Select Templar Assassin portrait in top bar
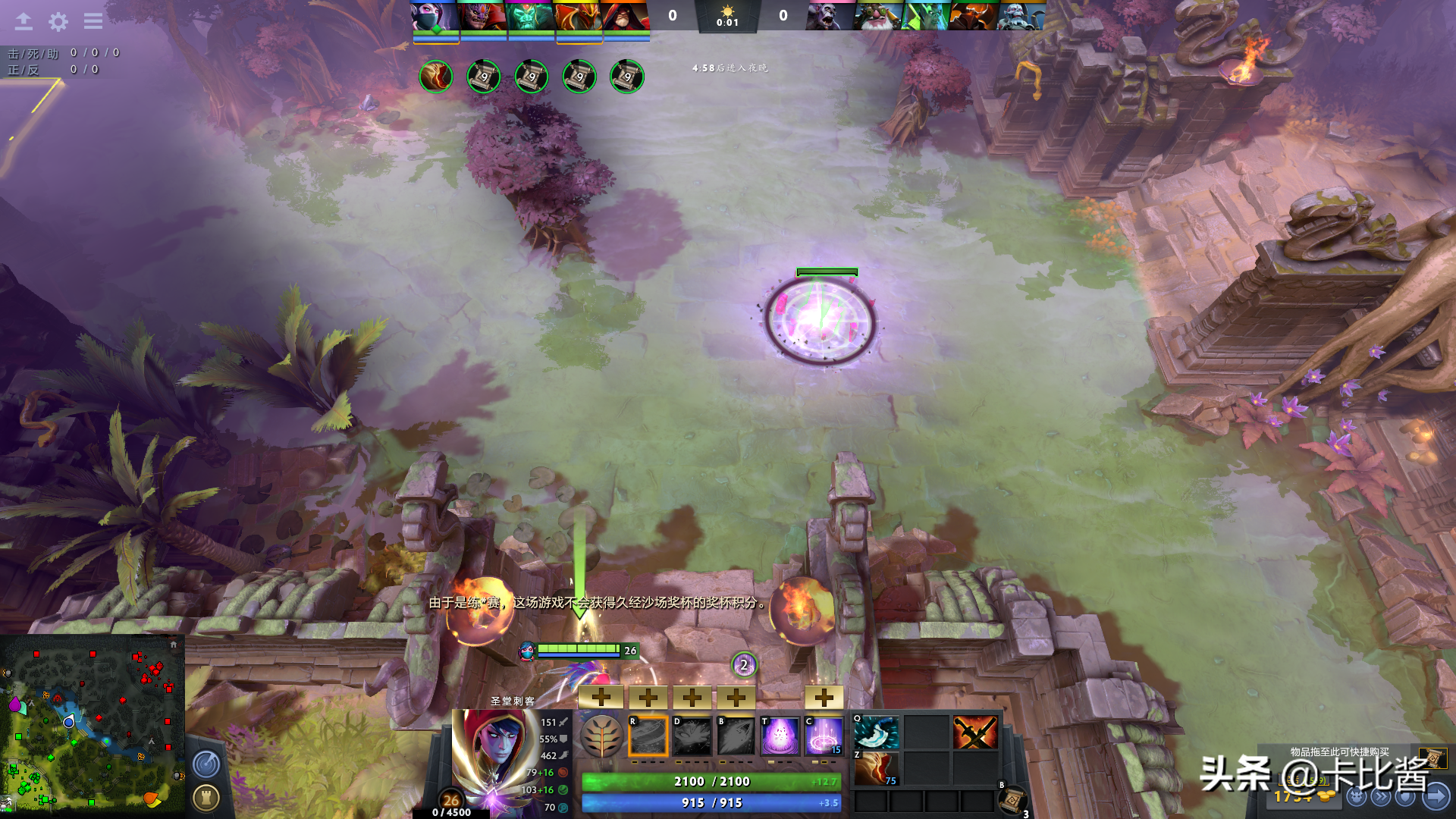Image resolution: width=1456 pixels, height=819 pixels. [x=435, y=16]
